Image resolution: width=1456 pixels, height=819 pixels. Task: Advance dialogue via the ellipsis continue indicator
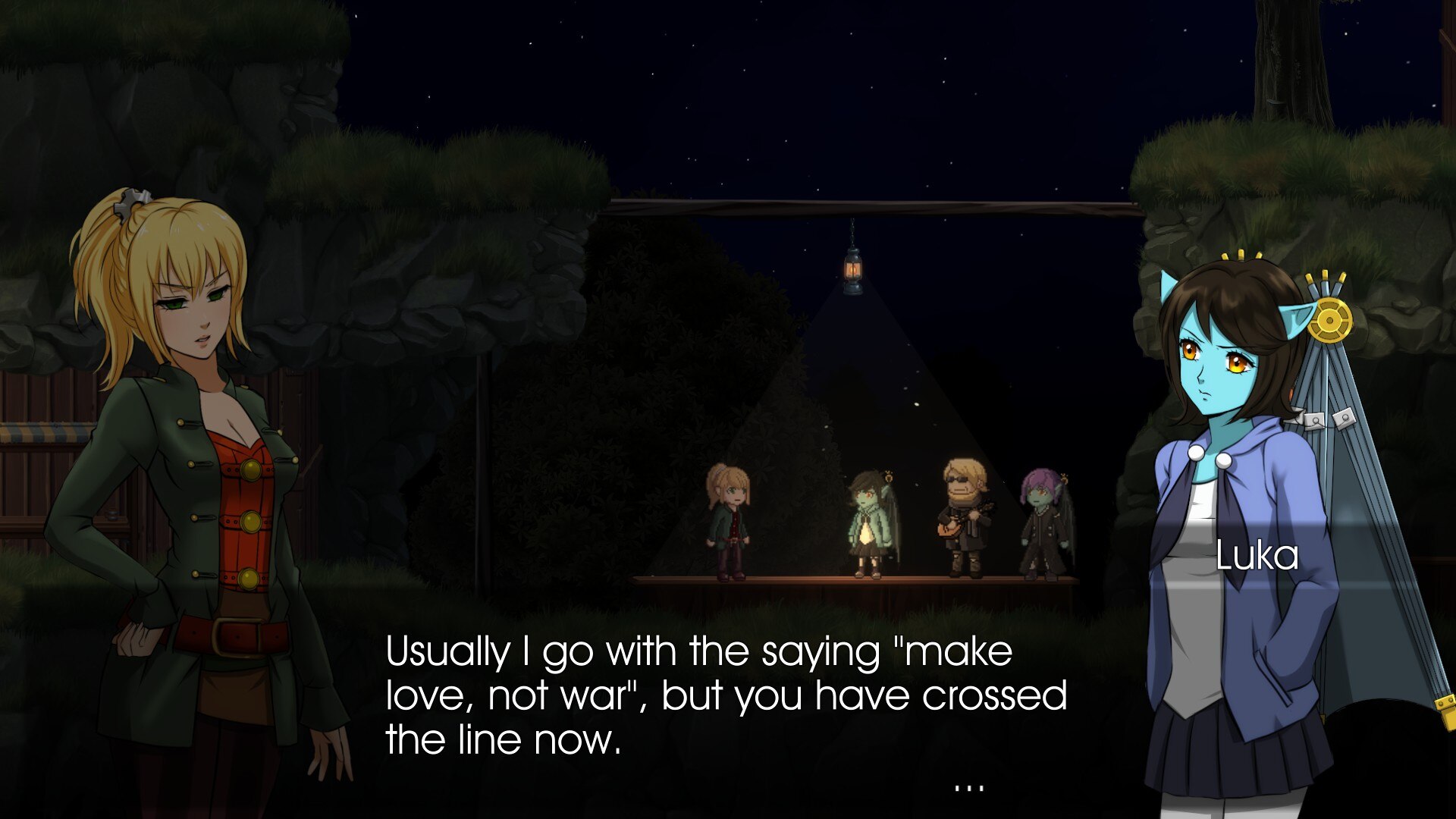[968, 789]
